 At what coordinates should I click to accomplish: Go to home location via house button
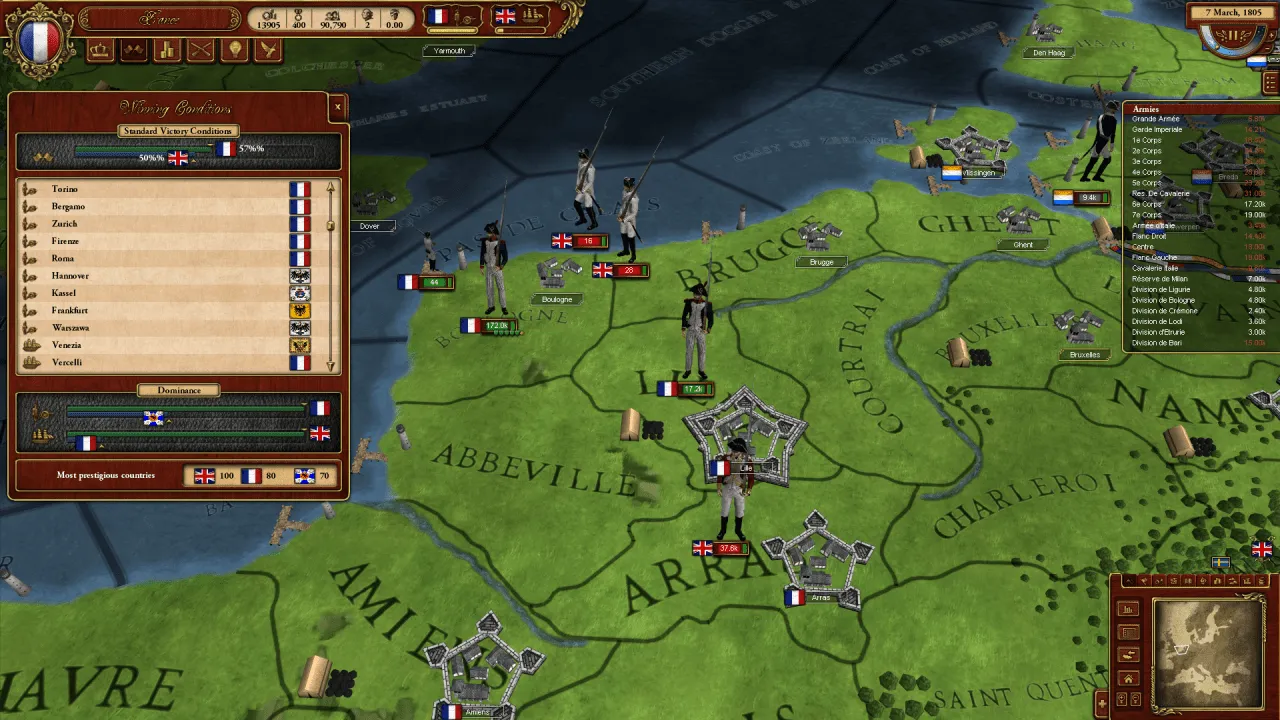[x=1128, y=679]
